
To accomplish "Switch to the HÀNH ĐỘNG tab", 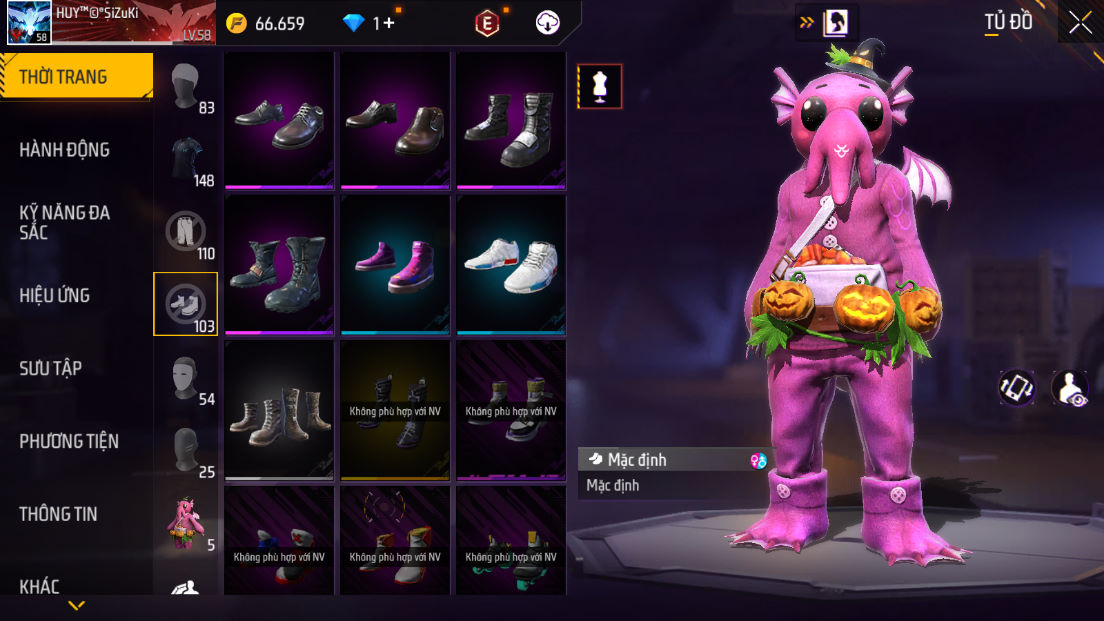I will pyautogui.click(x=65, y=150).
